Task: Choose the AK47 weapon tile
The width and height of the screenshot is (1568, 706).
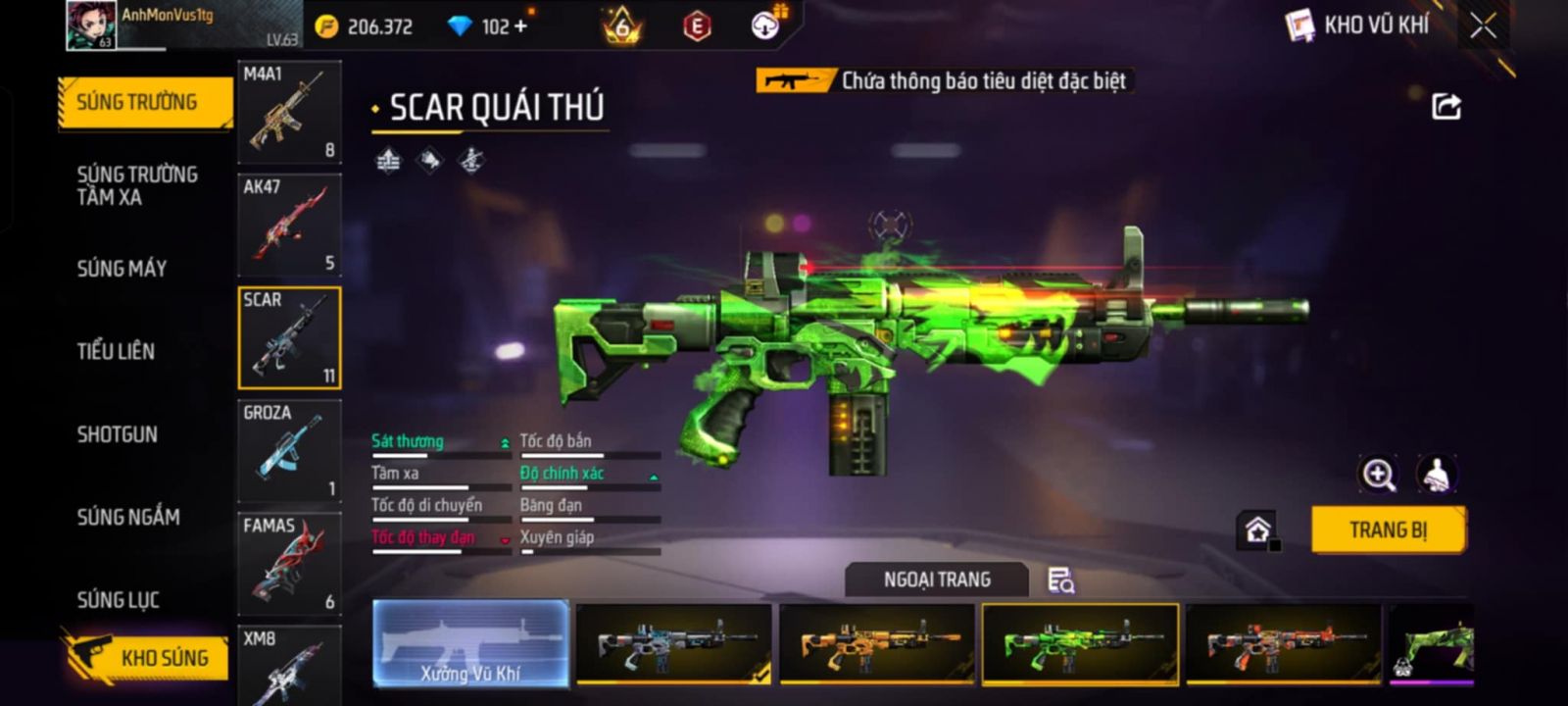Action: tap(289, 226)
